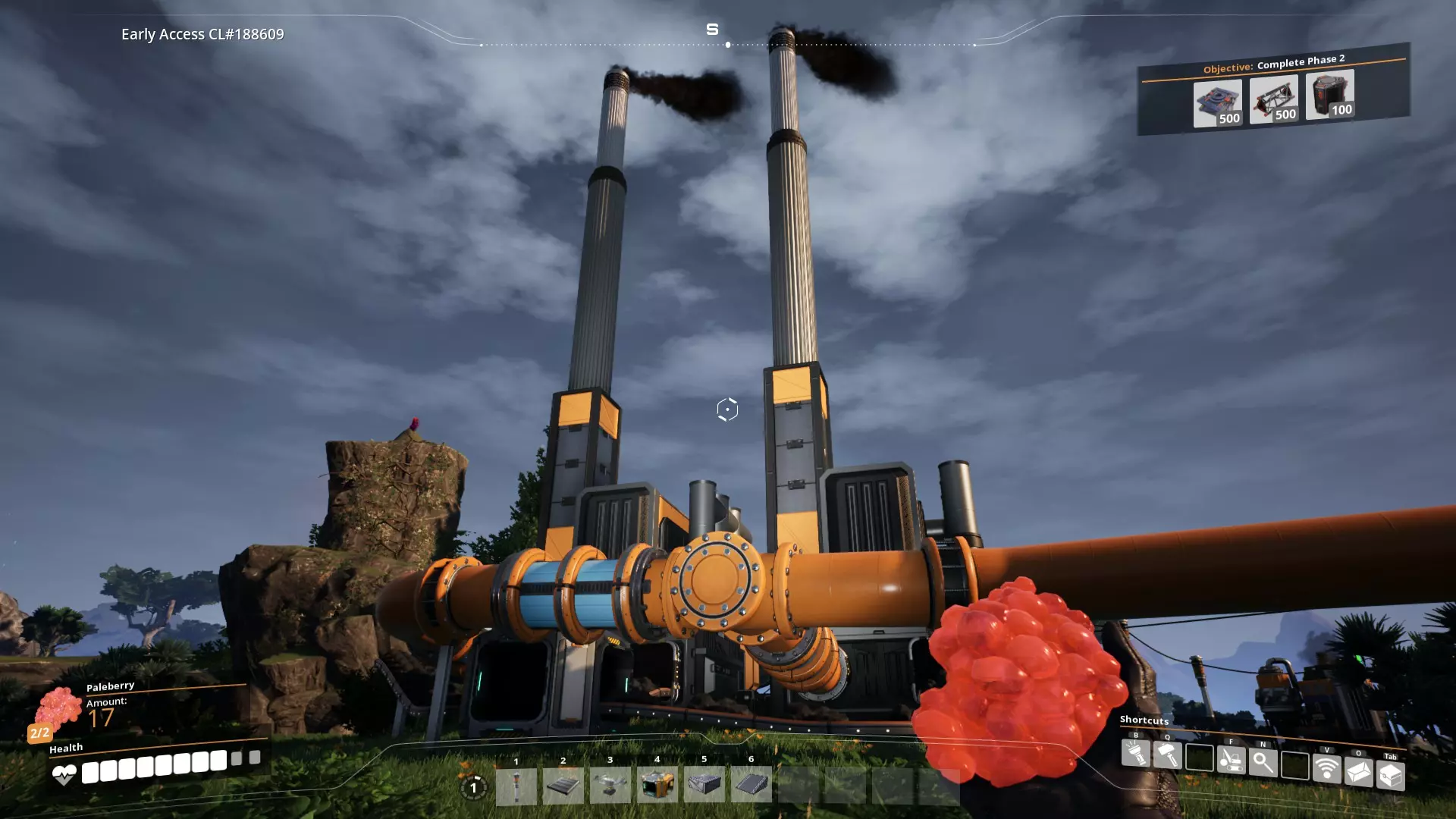1456x819 pixels.
Task: Select the power pole in hotbar slot 1
Action: (516, 786)
